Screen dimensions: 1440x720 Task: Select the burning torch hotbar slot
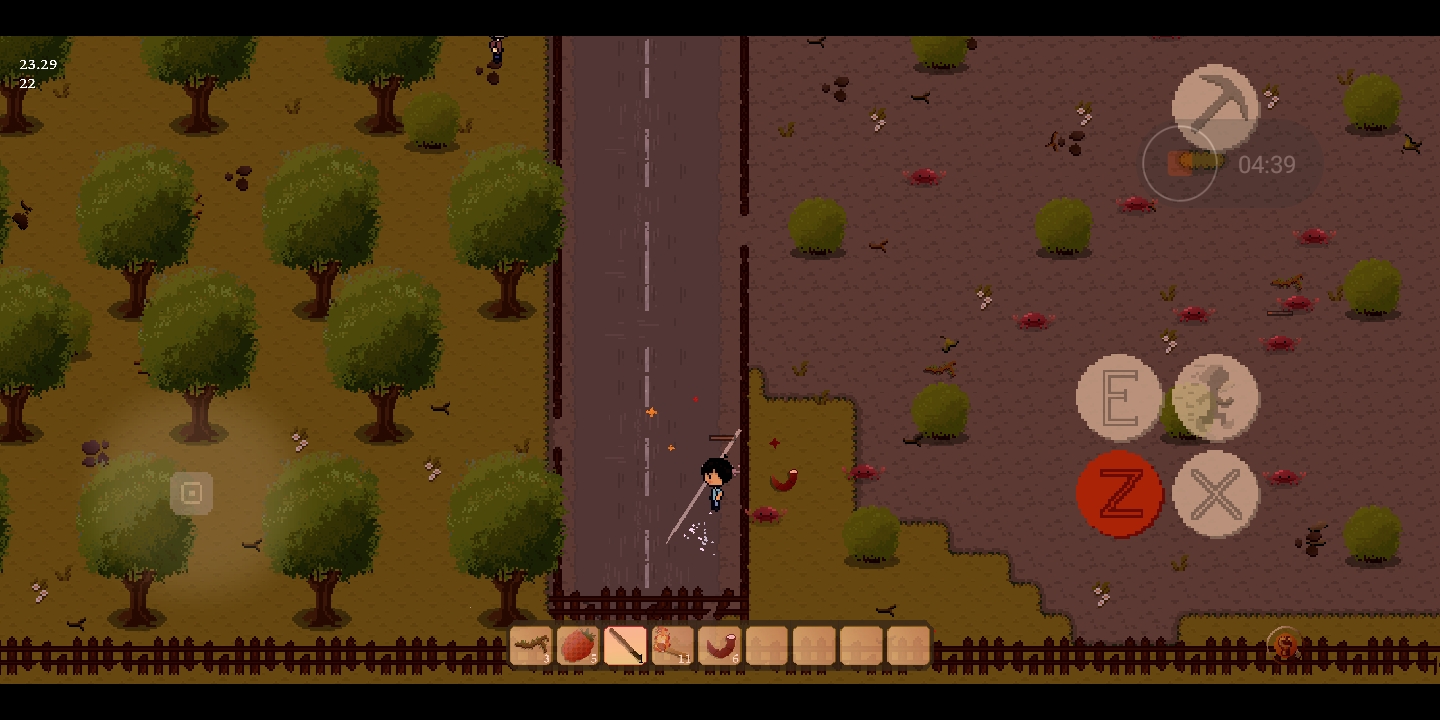pos(672,645)
